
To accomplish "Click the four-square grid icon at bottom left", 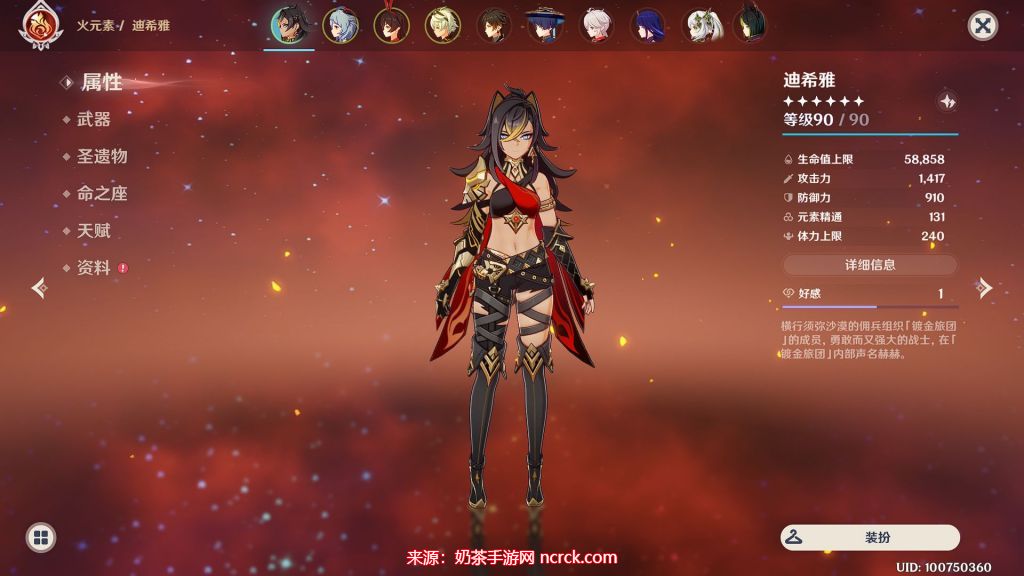I will click(x=41, y=538).
